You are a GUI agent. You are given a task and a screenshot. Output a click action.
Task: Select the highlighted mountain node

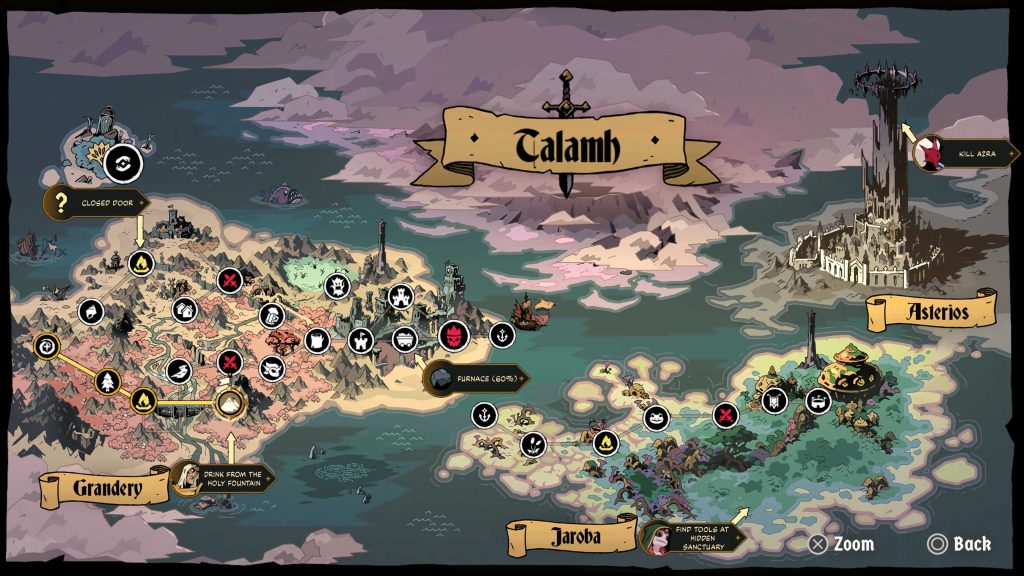pos(231,403)
